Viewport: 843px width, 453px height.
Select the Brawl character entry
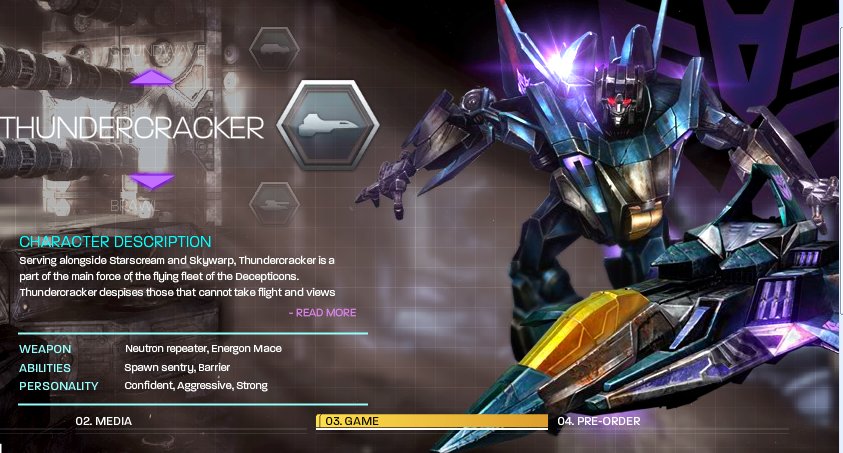tap(133, 204)
